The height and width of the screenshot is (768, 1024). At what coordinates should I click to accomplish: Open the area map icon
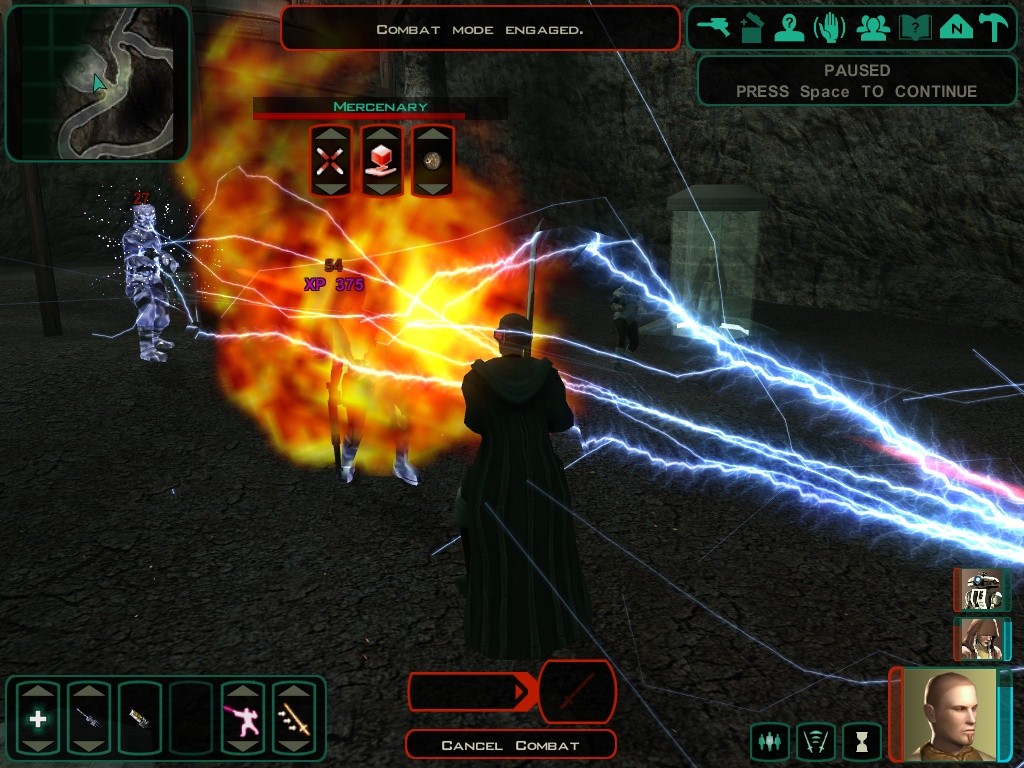point(953,28)
